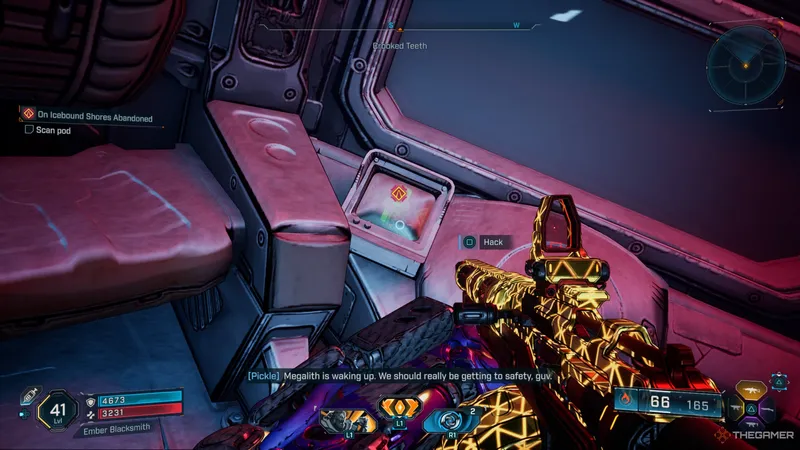Equip the bottom weapon slot
The image size is (800, 450).
(x=753, y=425)
